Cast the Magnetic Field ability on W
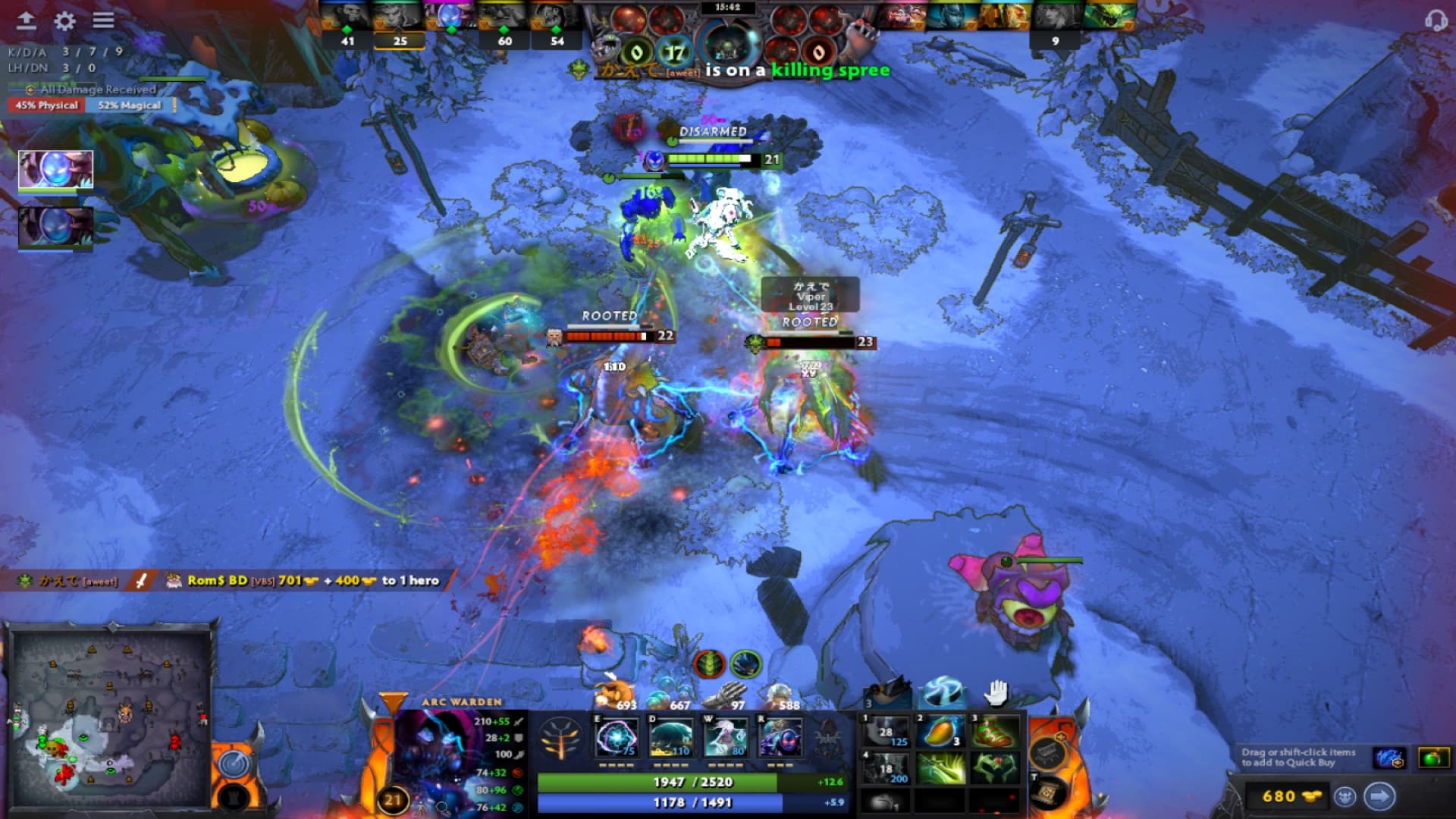 click(671, 737)
